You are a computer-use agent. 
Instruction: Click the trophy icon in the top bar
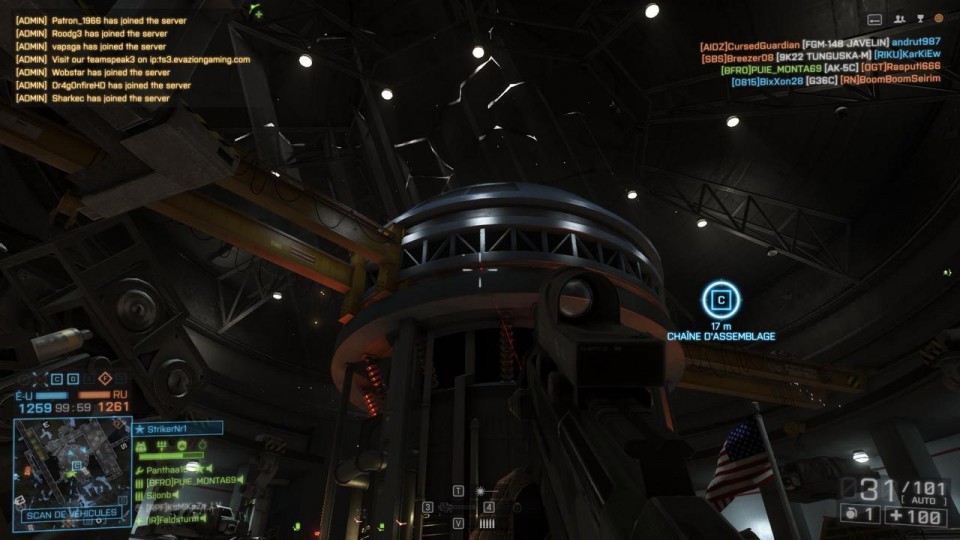click(920, 18)
